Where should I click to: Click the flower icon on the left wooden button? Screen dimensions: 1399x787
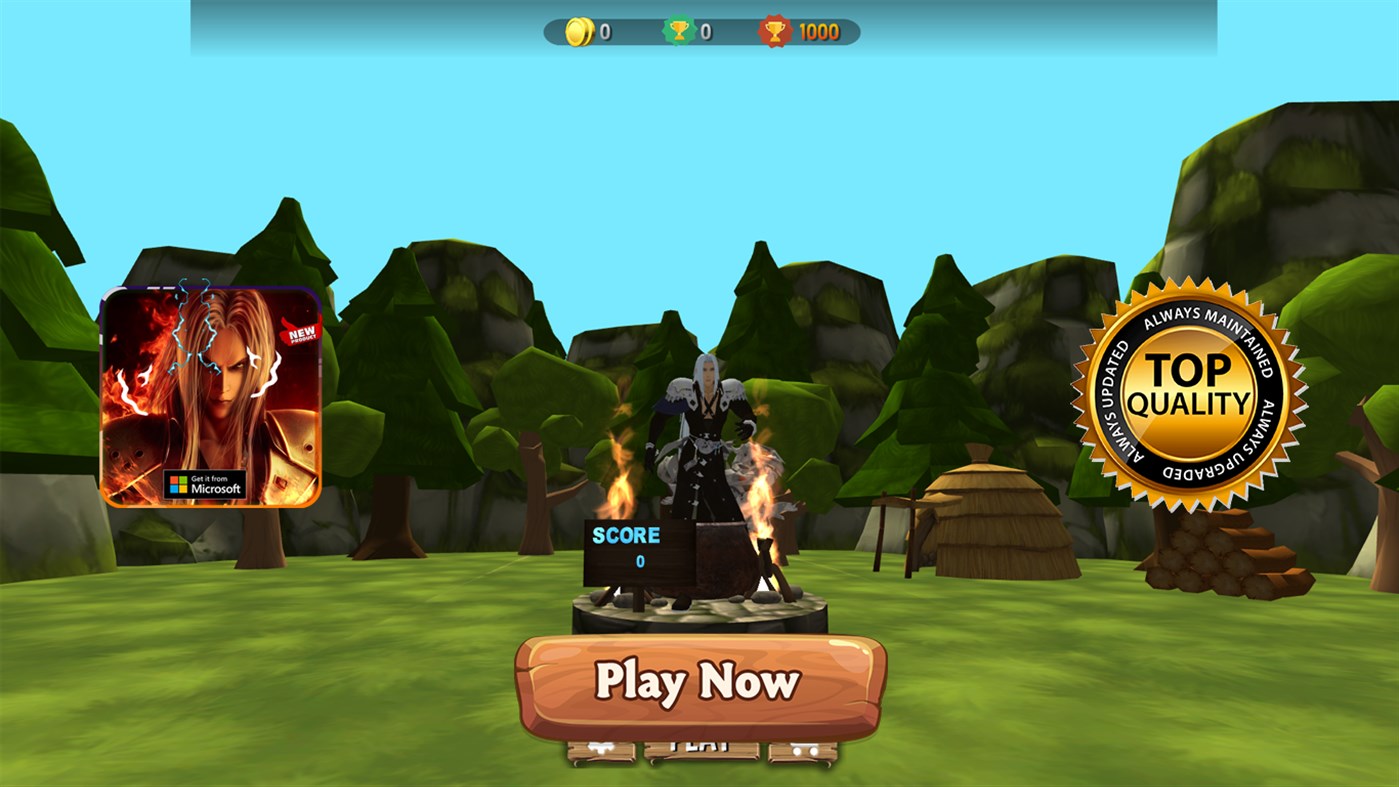point(600,749)
